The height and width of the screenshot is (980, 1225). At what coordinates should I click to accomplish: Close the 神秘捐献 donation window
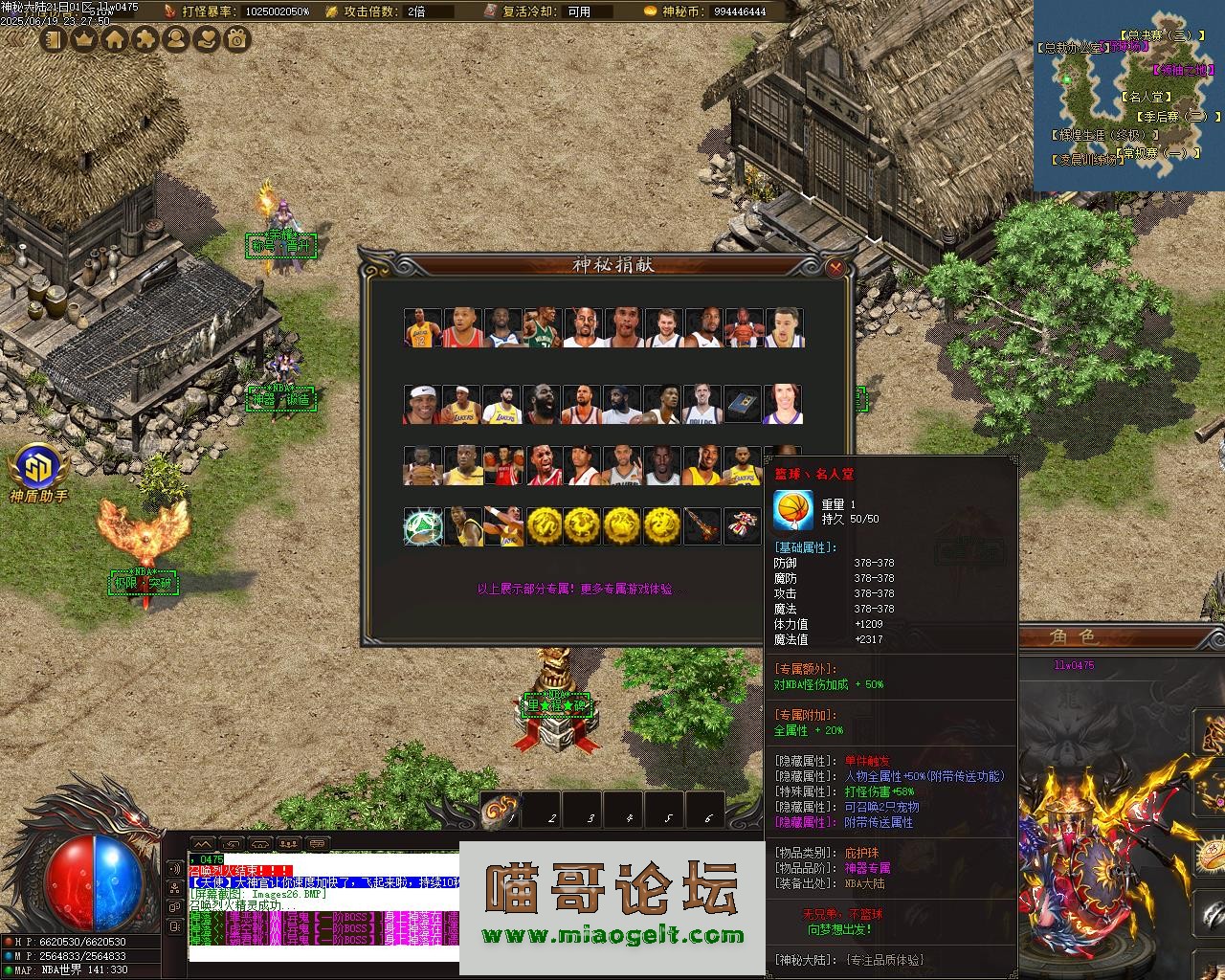(x=835, y=268)
